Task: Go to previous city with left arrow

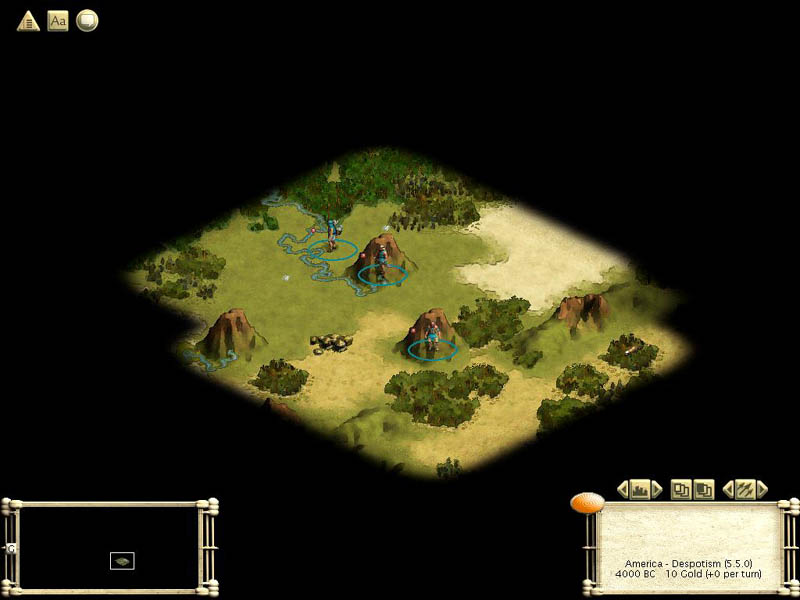Action: pyautogui.click(x=622, y=489)
